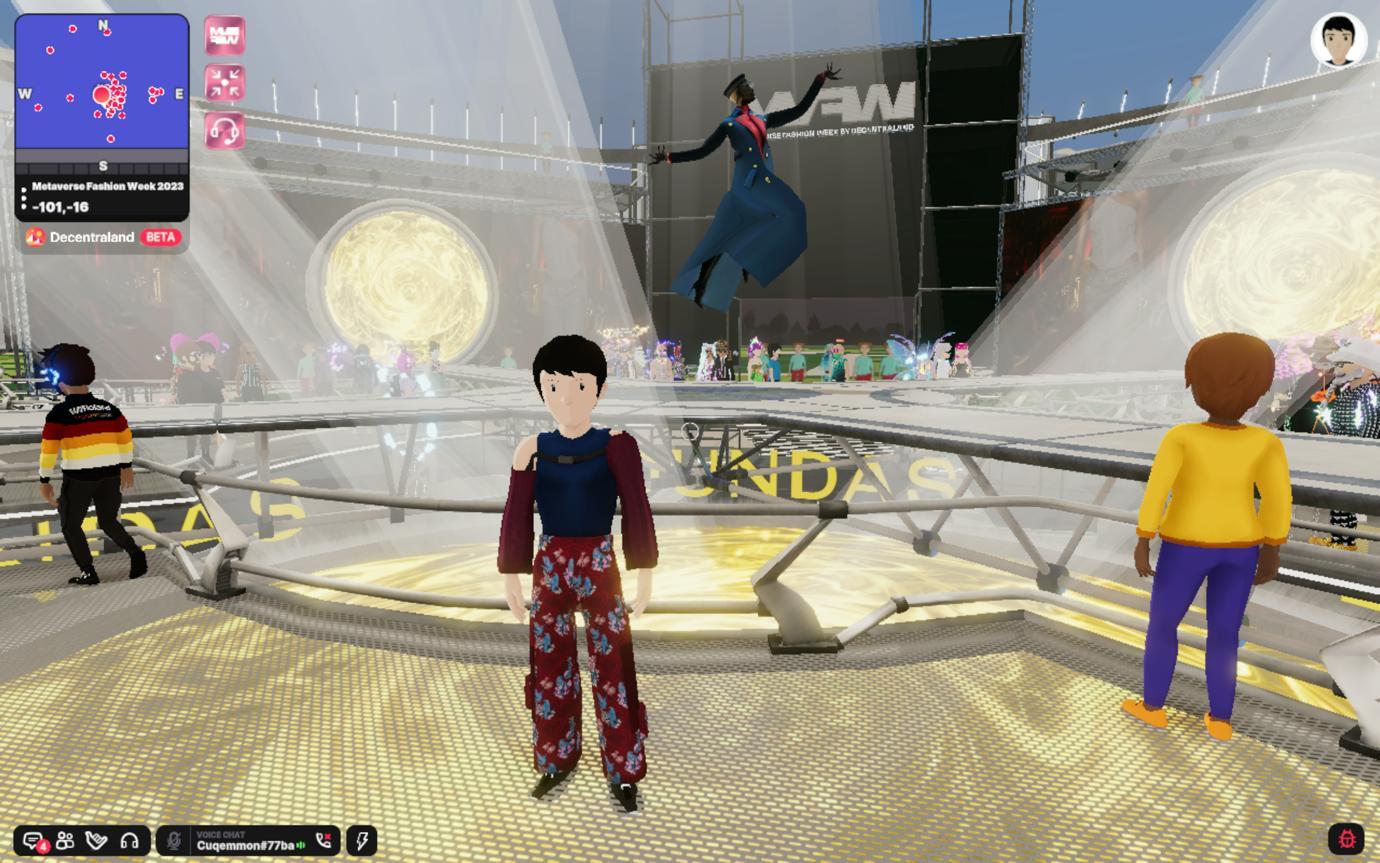This screenshot has width=1380, height=863.
Task: Toggle the headphones voice chat button
Action: (x=129, y=841)
